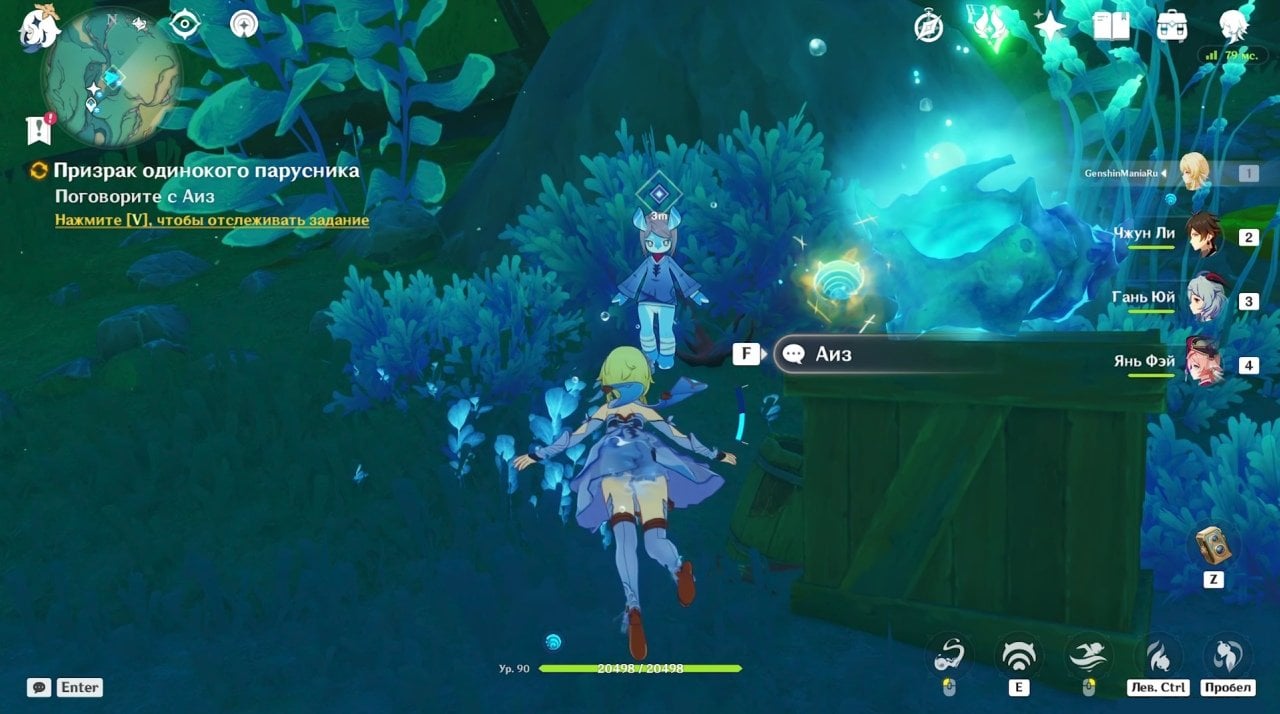The width and height of the screenshot is (1280, 714).
Task: Open the compass icon in top bar
Action: point(929,27)
